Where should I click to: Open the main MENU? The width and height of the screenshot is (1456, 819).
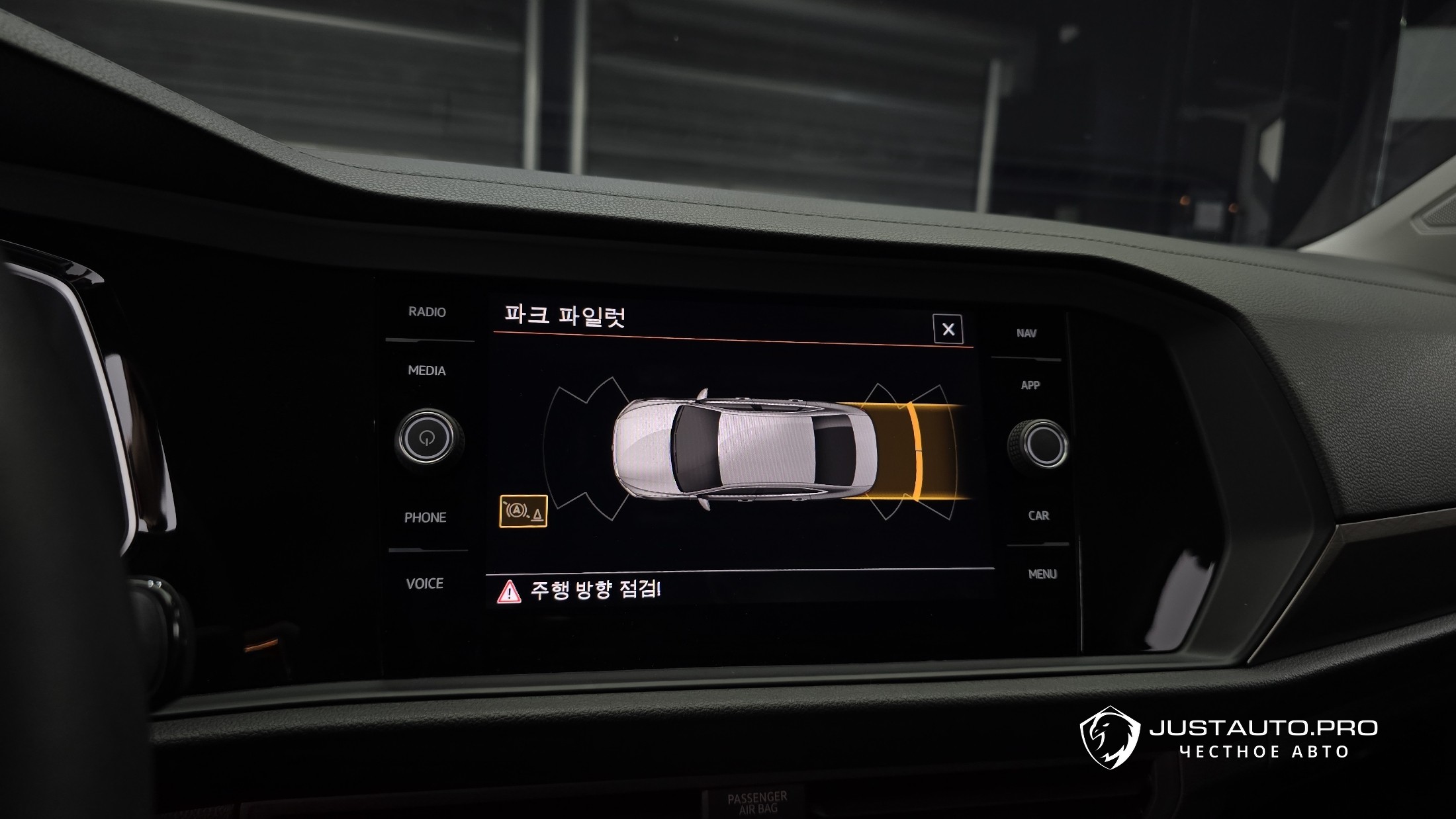(1042, 574)
